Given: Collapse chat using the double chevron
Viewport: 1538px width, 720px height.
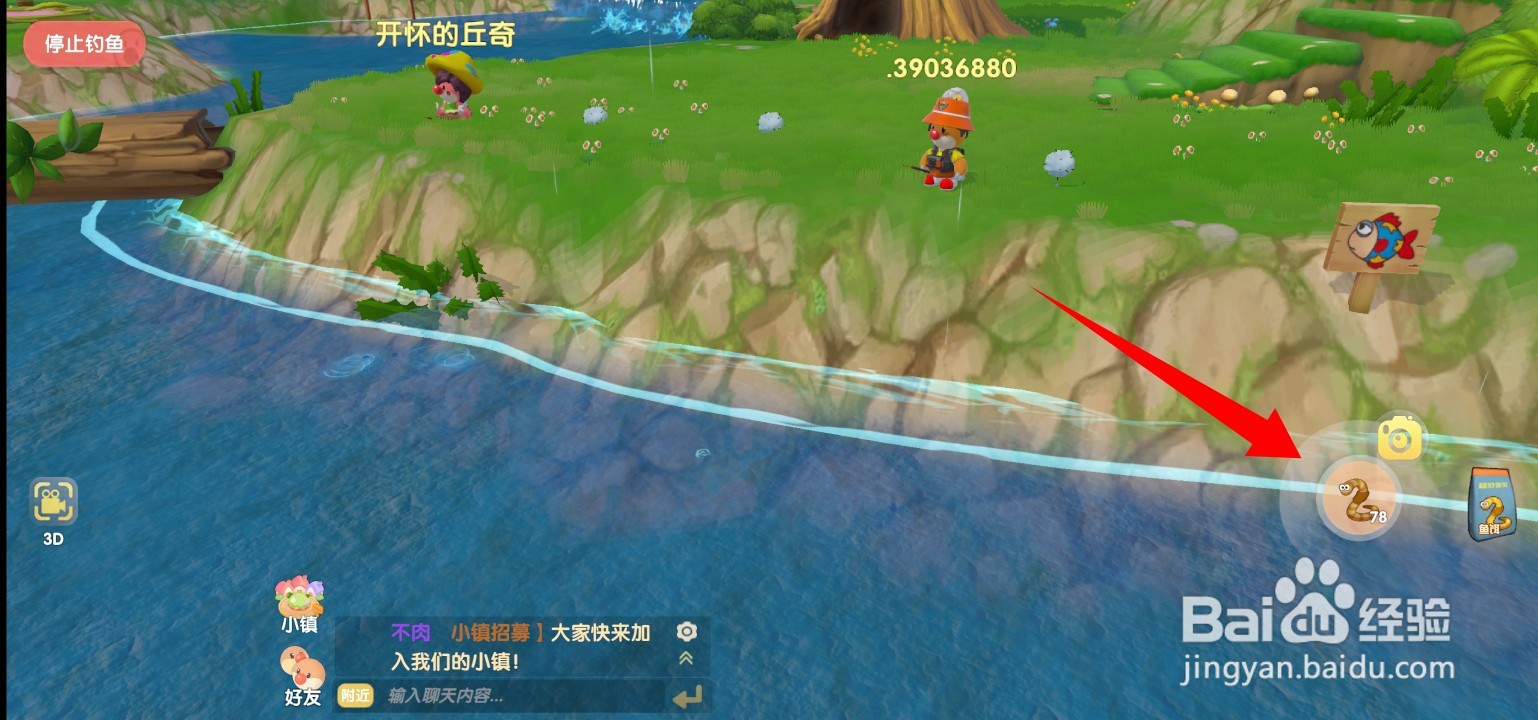Looking at the screenshot, I should click(x=686, y=658).
